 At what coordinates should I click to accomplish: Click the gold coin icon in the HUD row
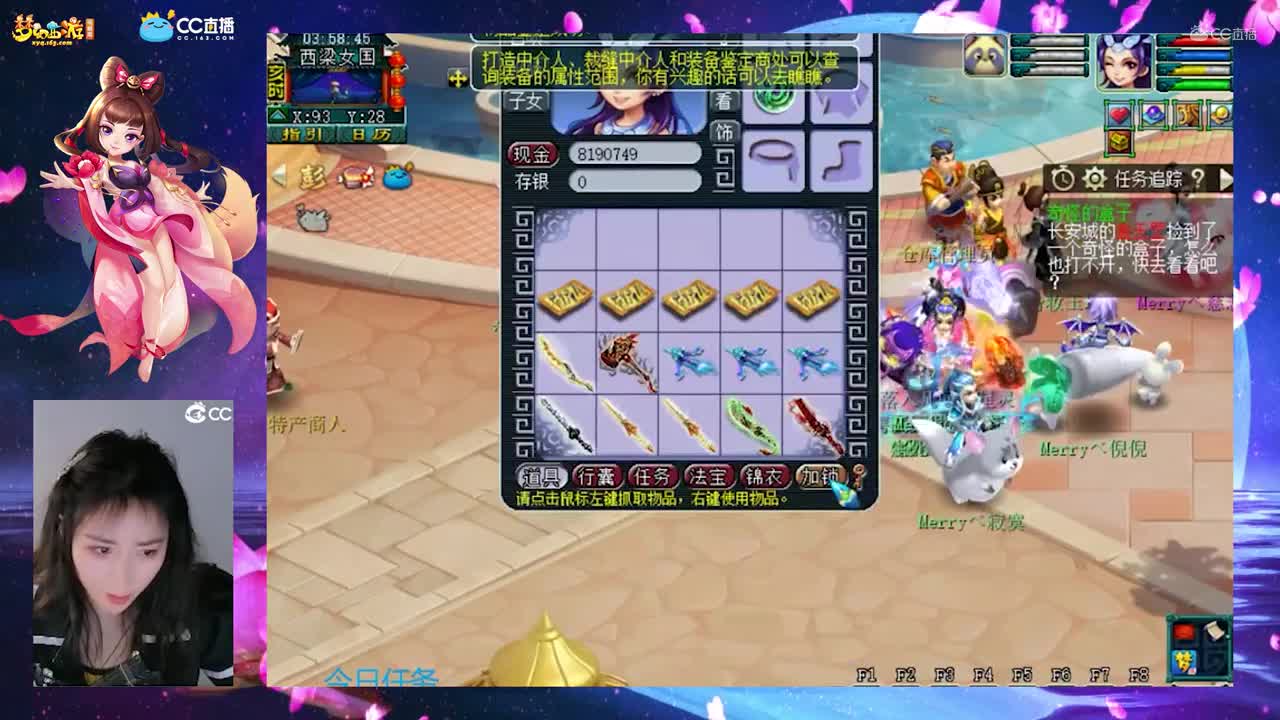coord(1220,113)
